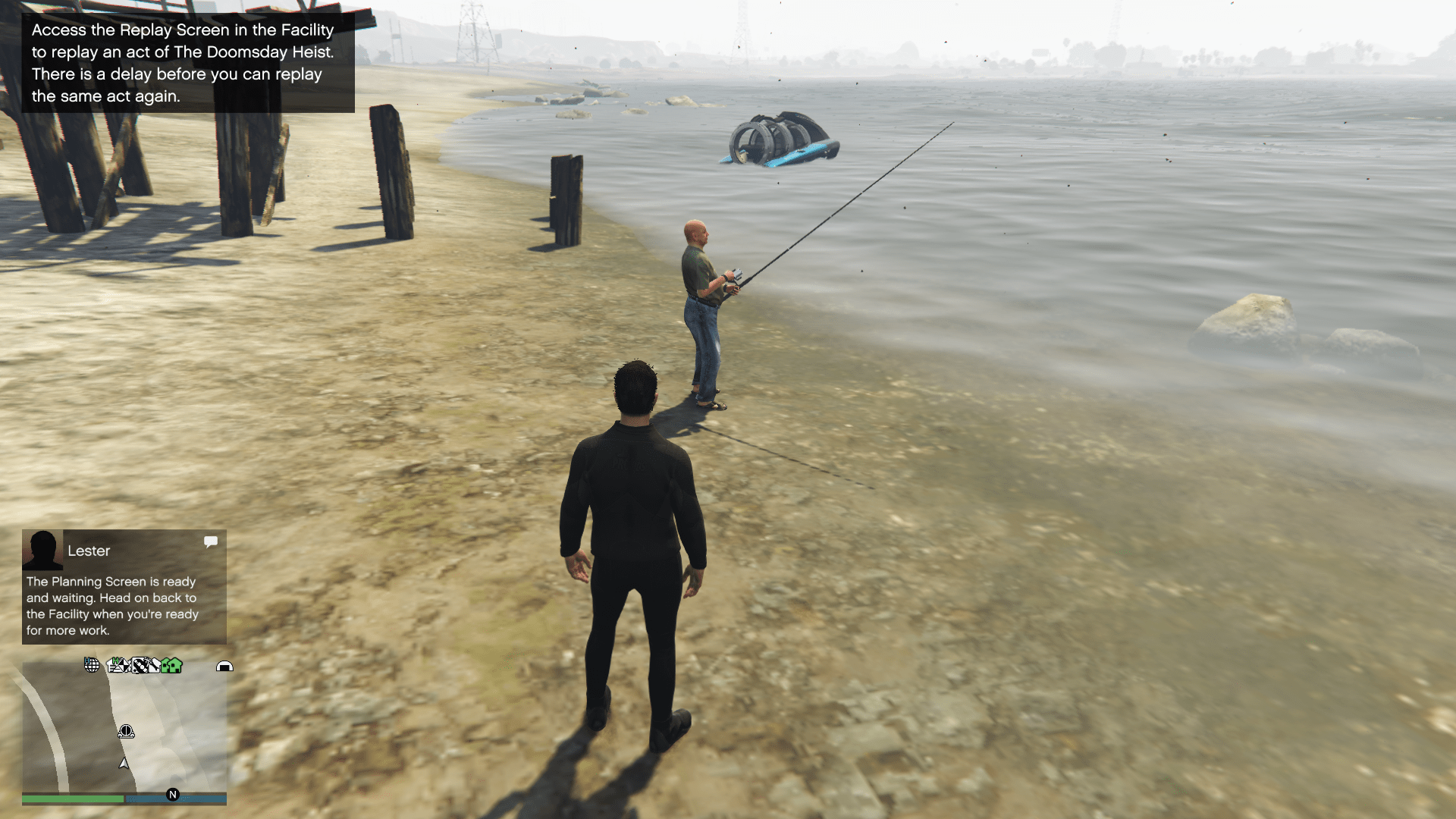Click the white player arrow on the minimap
This screenshot has height=819, width=1456.
123,764
